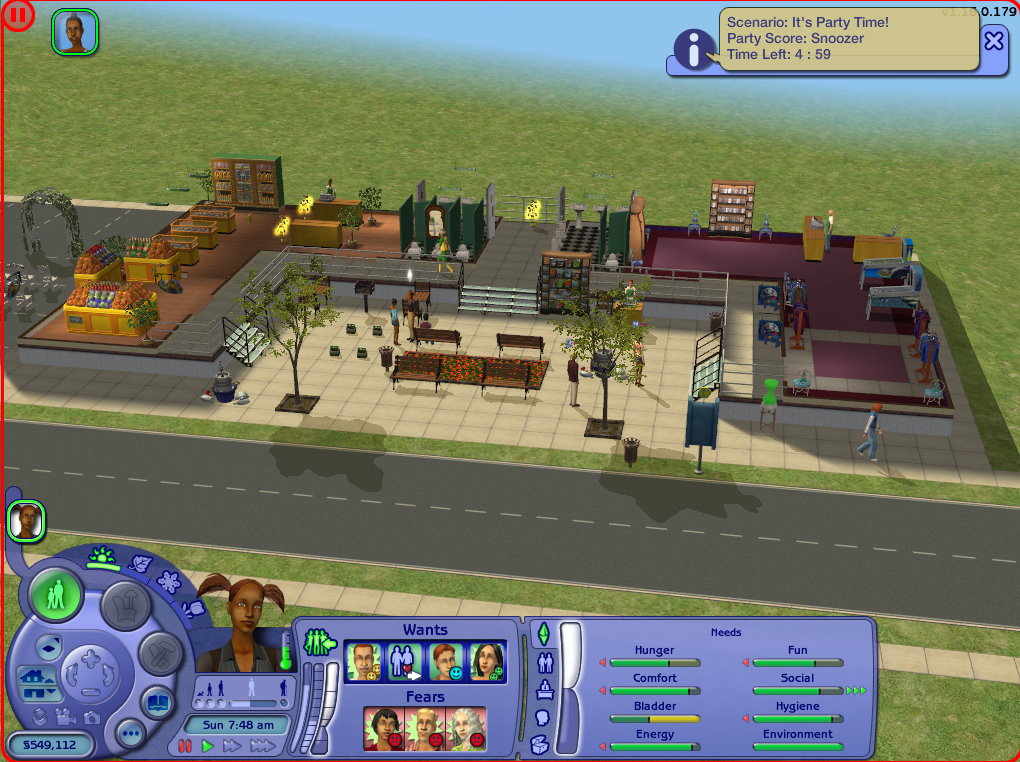1020x762 pixels.
Task: Pause the game with the red pause button
Action: pos(185,746)
